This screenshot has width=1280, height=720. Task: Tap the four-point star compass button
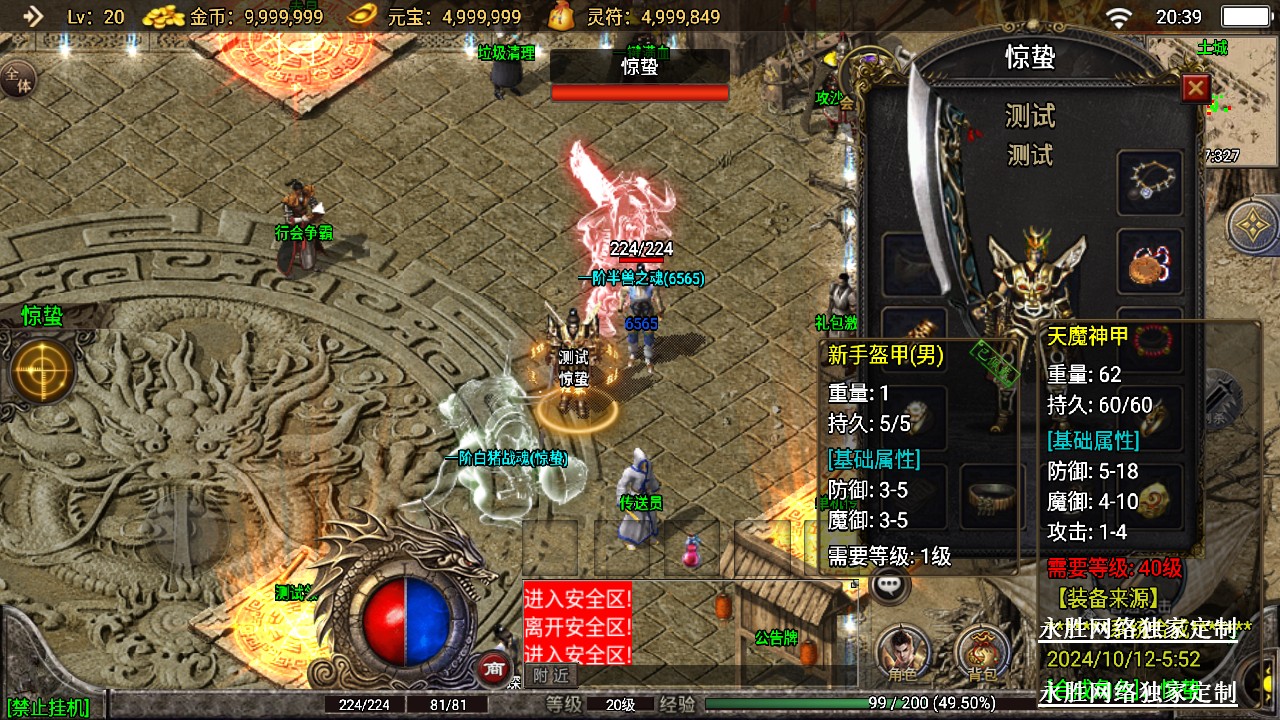click(x=1253, y=227)
